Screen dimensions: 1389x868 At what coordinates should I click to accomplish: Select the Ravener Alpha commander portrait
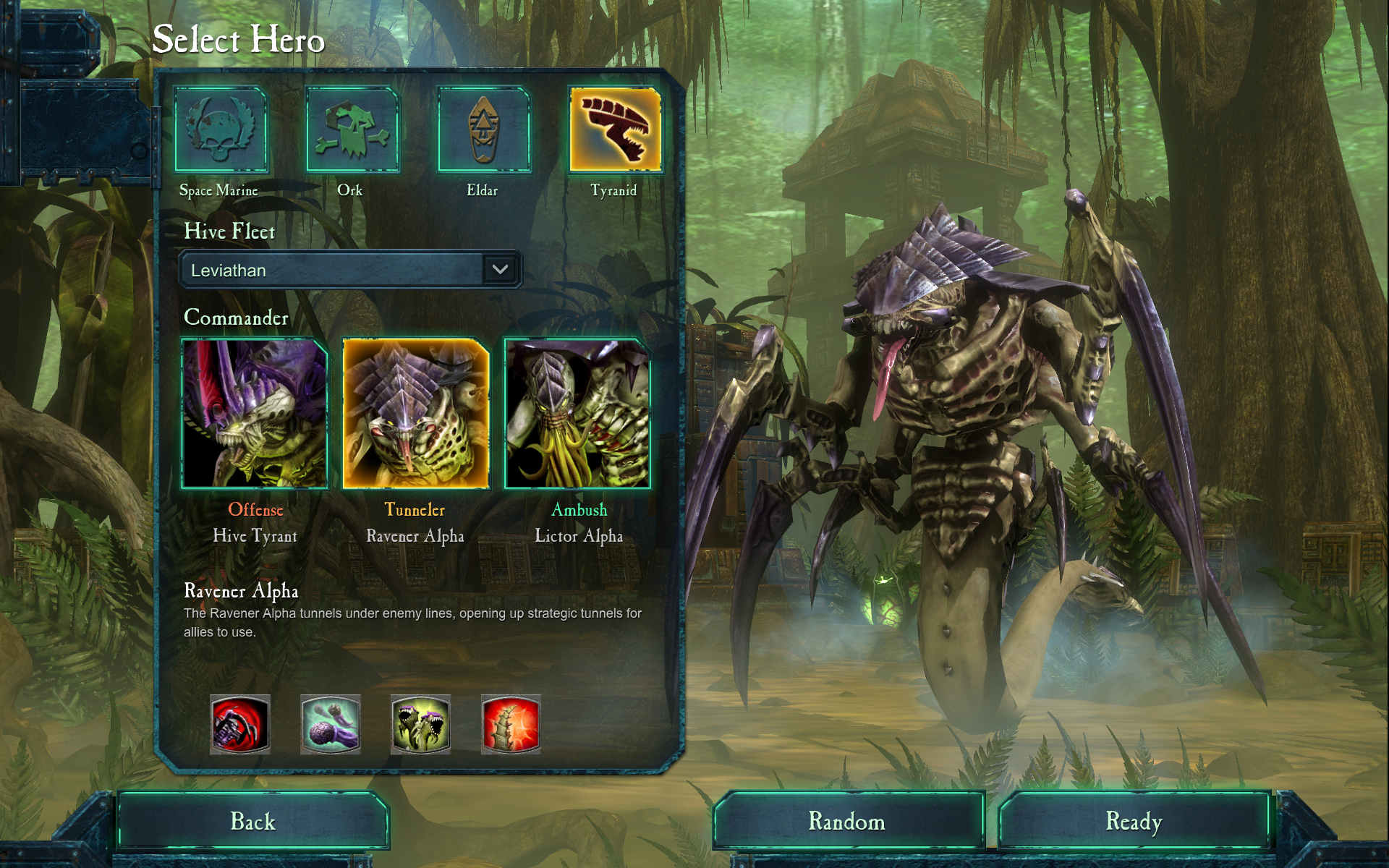[x=416, y=413]
